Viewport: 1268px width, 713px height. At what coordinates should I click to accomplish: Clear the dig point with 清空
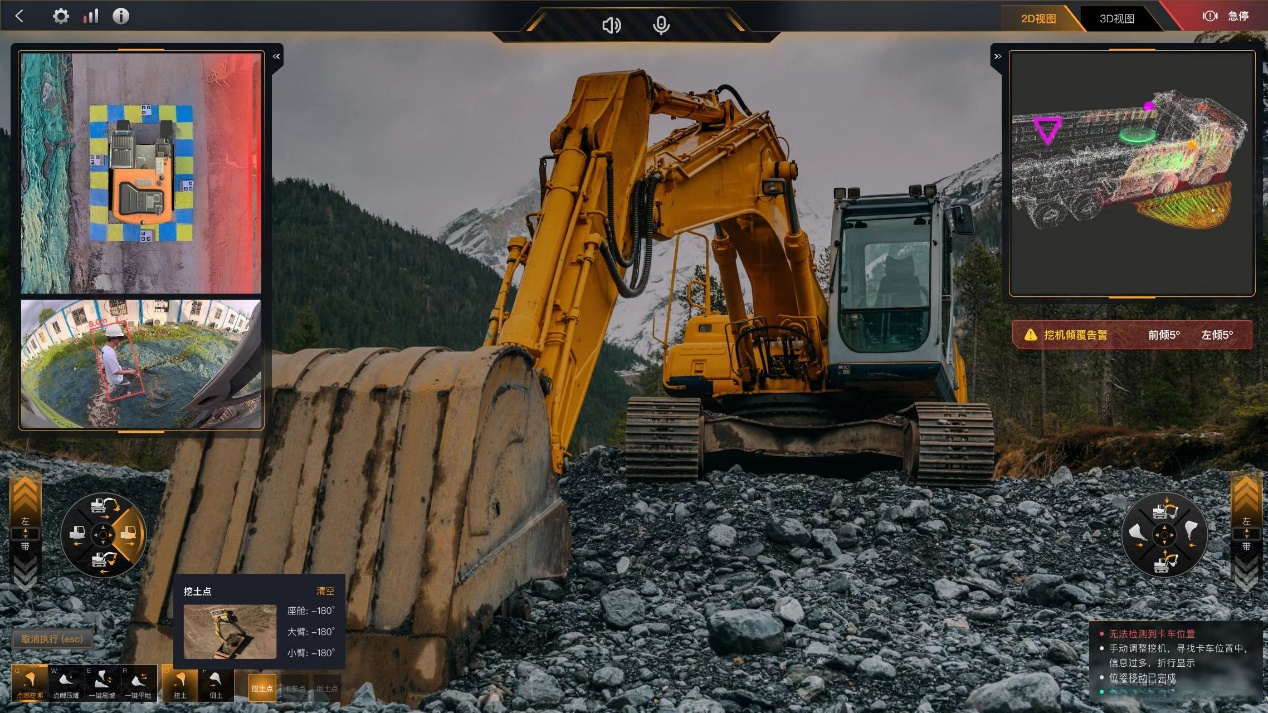325,591
